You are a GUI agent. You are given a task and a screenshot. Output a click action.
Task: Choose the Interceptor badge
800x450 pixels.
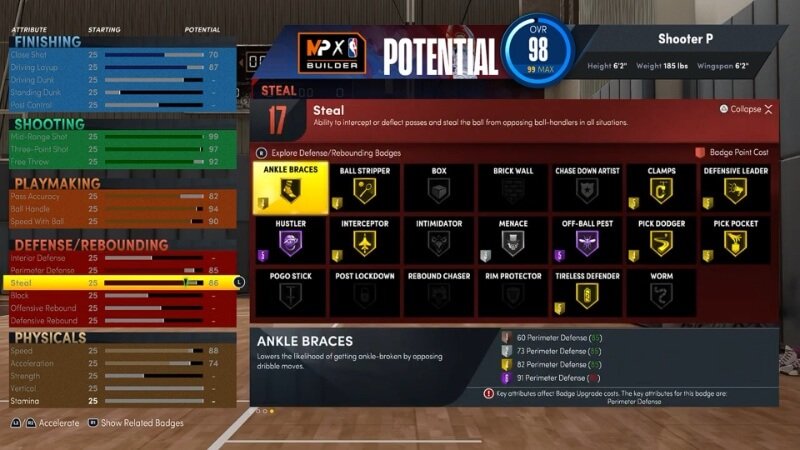364,240
